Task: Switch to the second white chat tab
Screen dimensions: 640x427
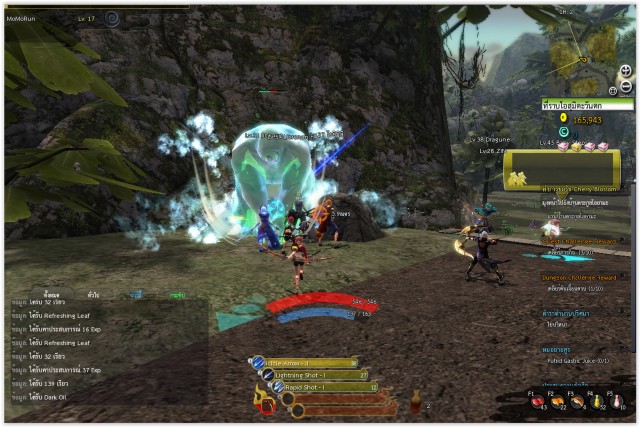Action: (93, 295)
